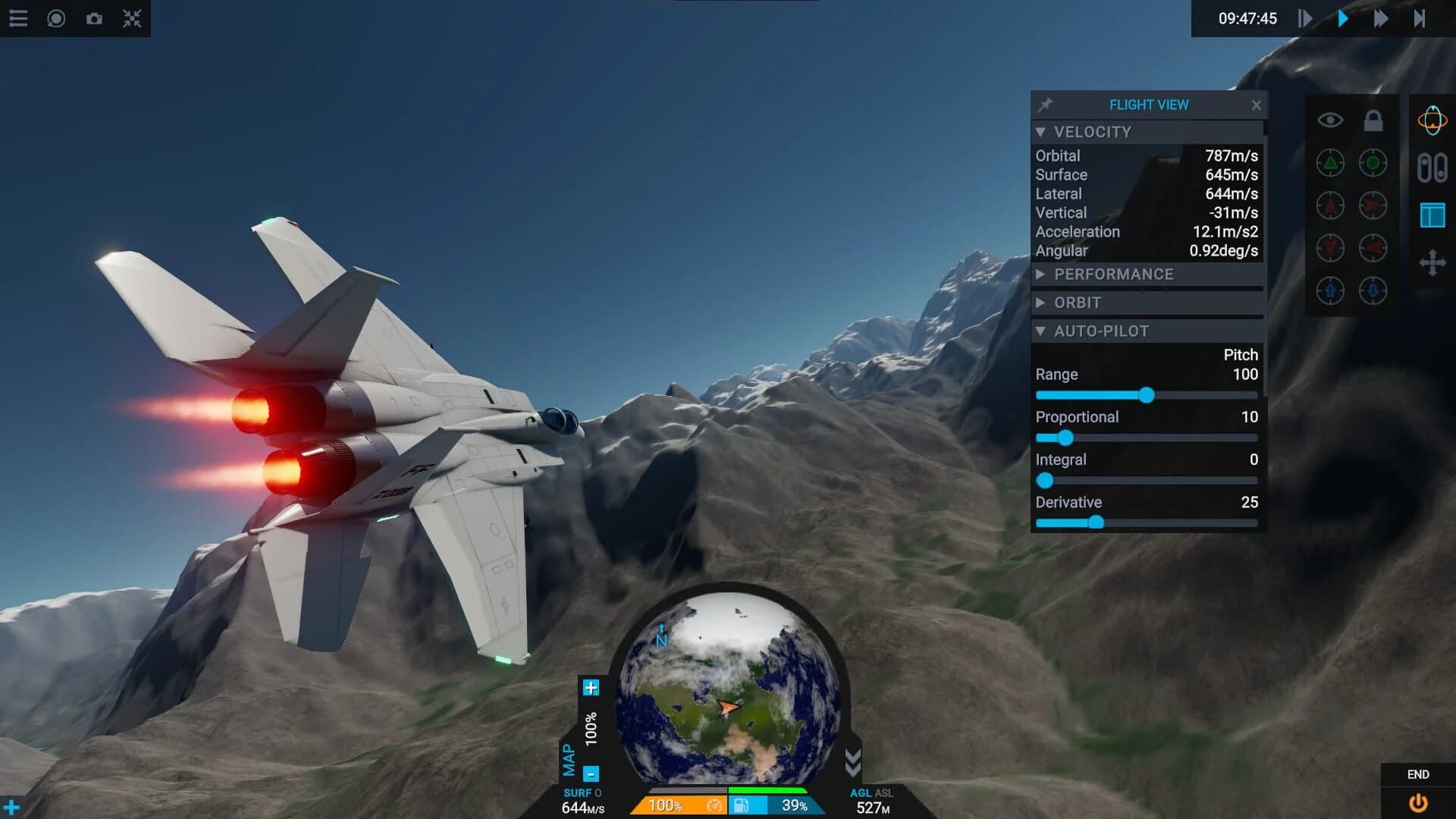
Task: Adjust the Derivative slider
Action: [x=1098, y=522]
